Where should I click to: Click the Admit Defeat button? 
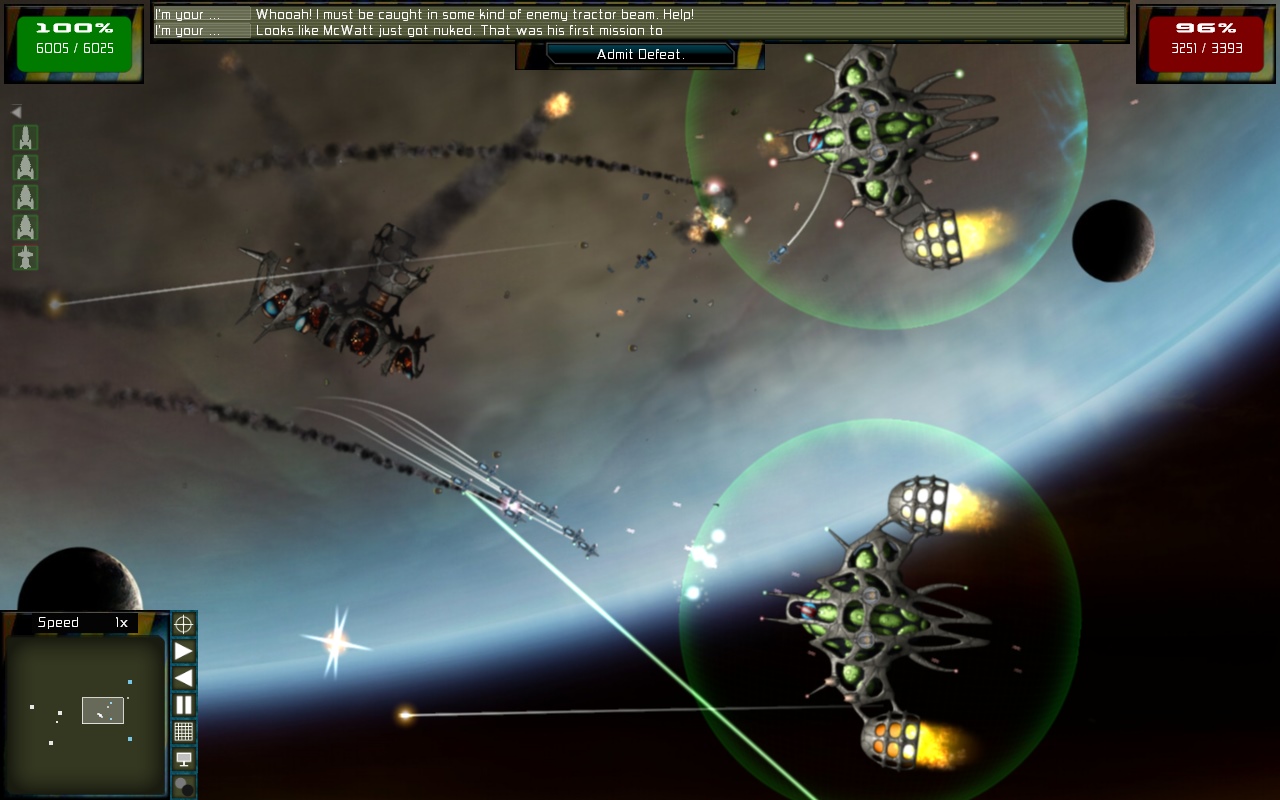tap(640, 55)
